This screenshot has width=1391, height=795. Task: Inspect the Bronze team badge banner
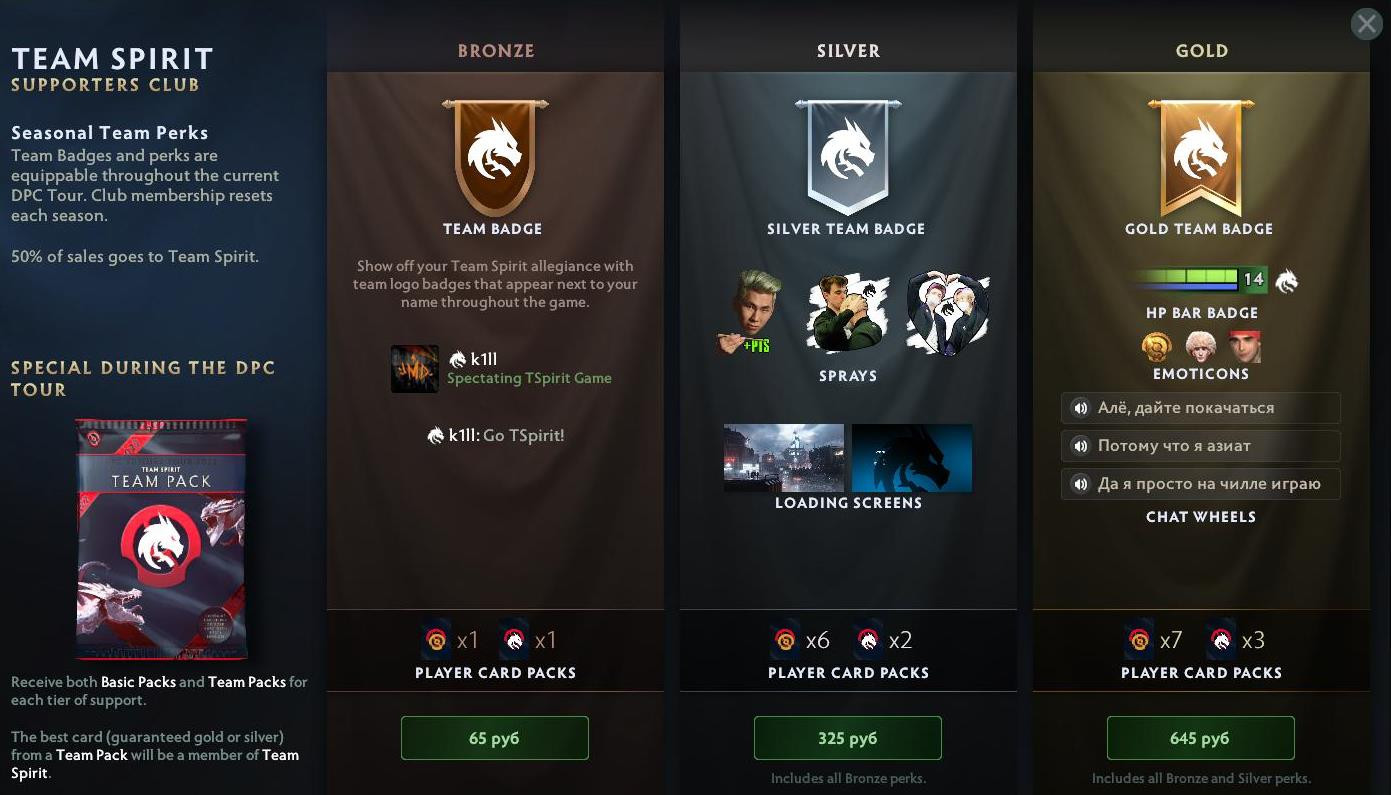[495, 156]
